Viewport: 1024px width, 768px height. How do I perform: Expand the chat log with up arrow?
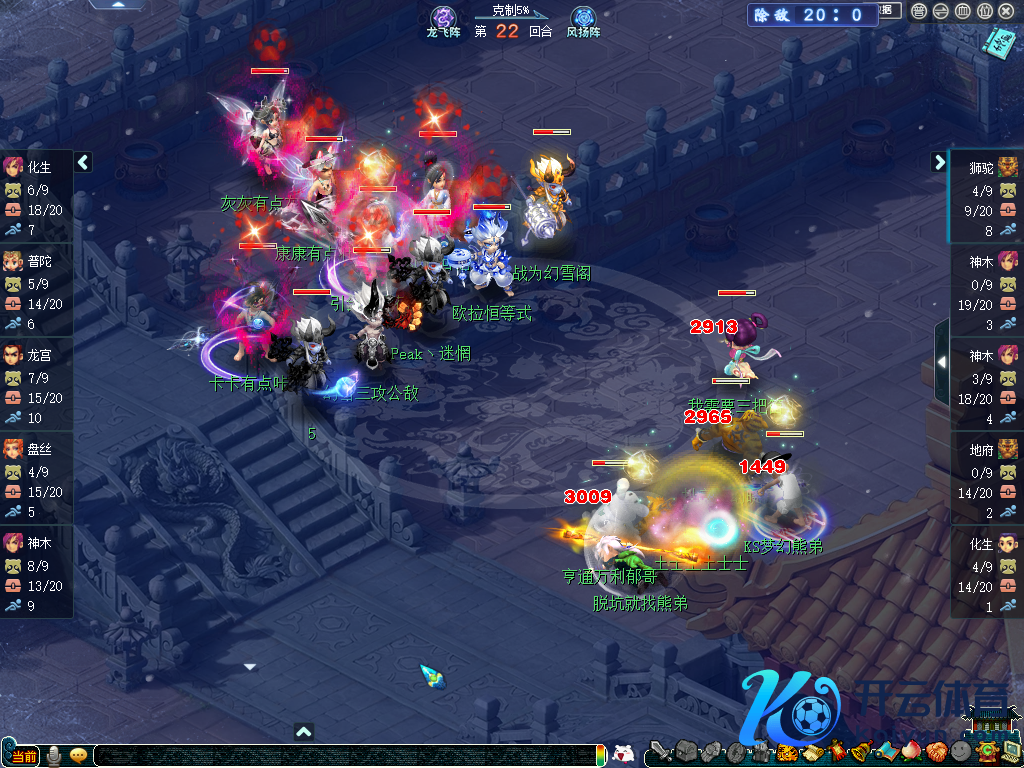click(304, 732)
